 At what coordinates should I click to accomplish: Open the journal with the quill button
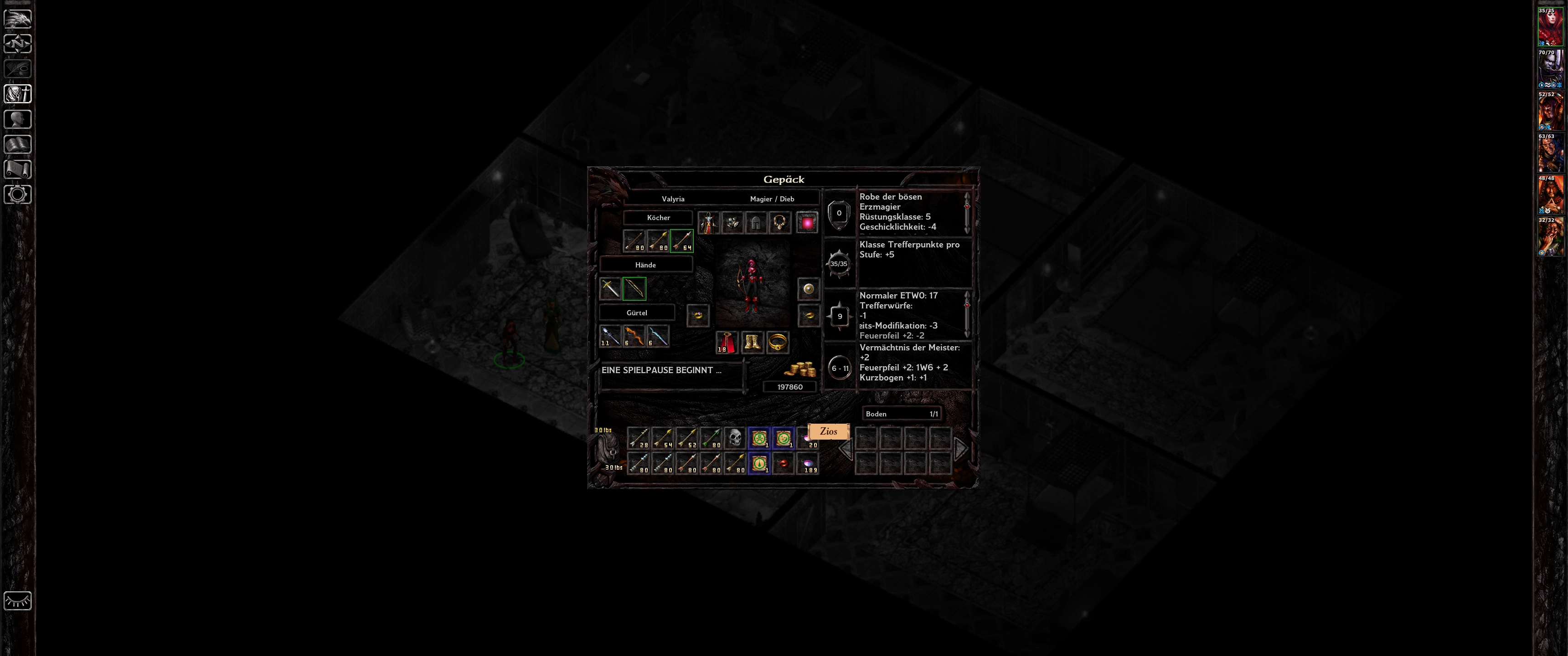coord(18,69)
